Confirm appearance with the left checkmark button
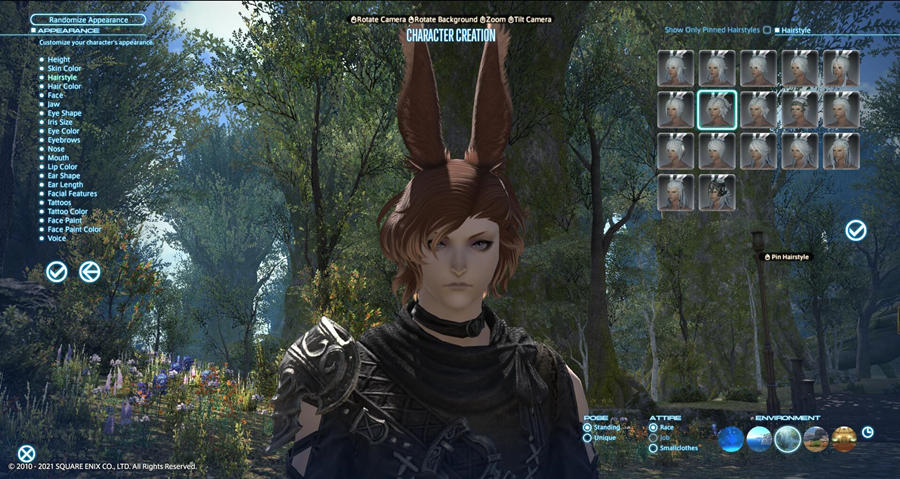The image size is (900, 479). pos(57,271)
